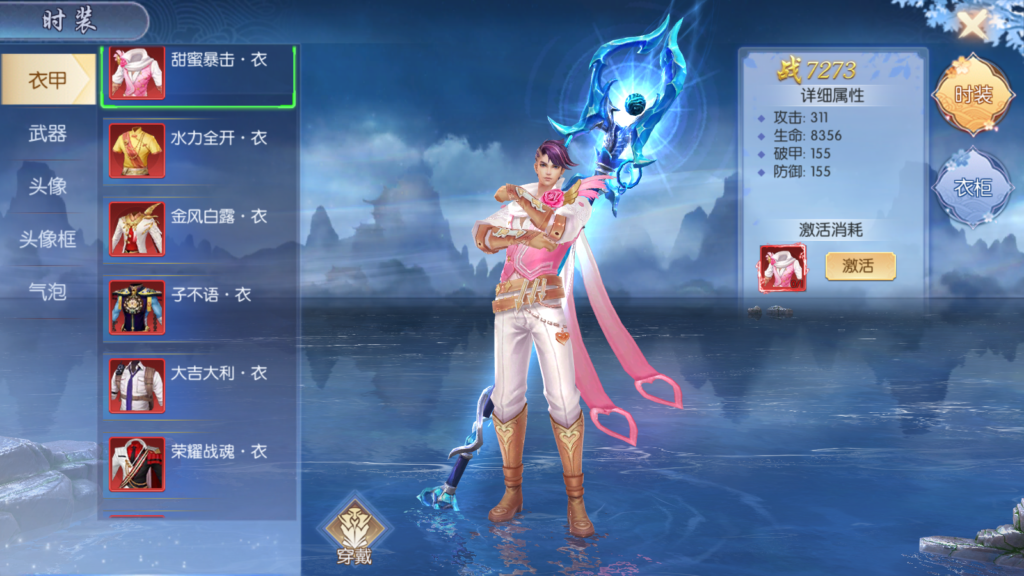Choose the 水力全开·衣 outfit
This screenshot has height=576, width=1024.
pyautogui.click(x=199, y=149)
